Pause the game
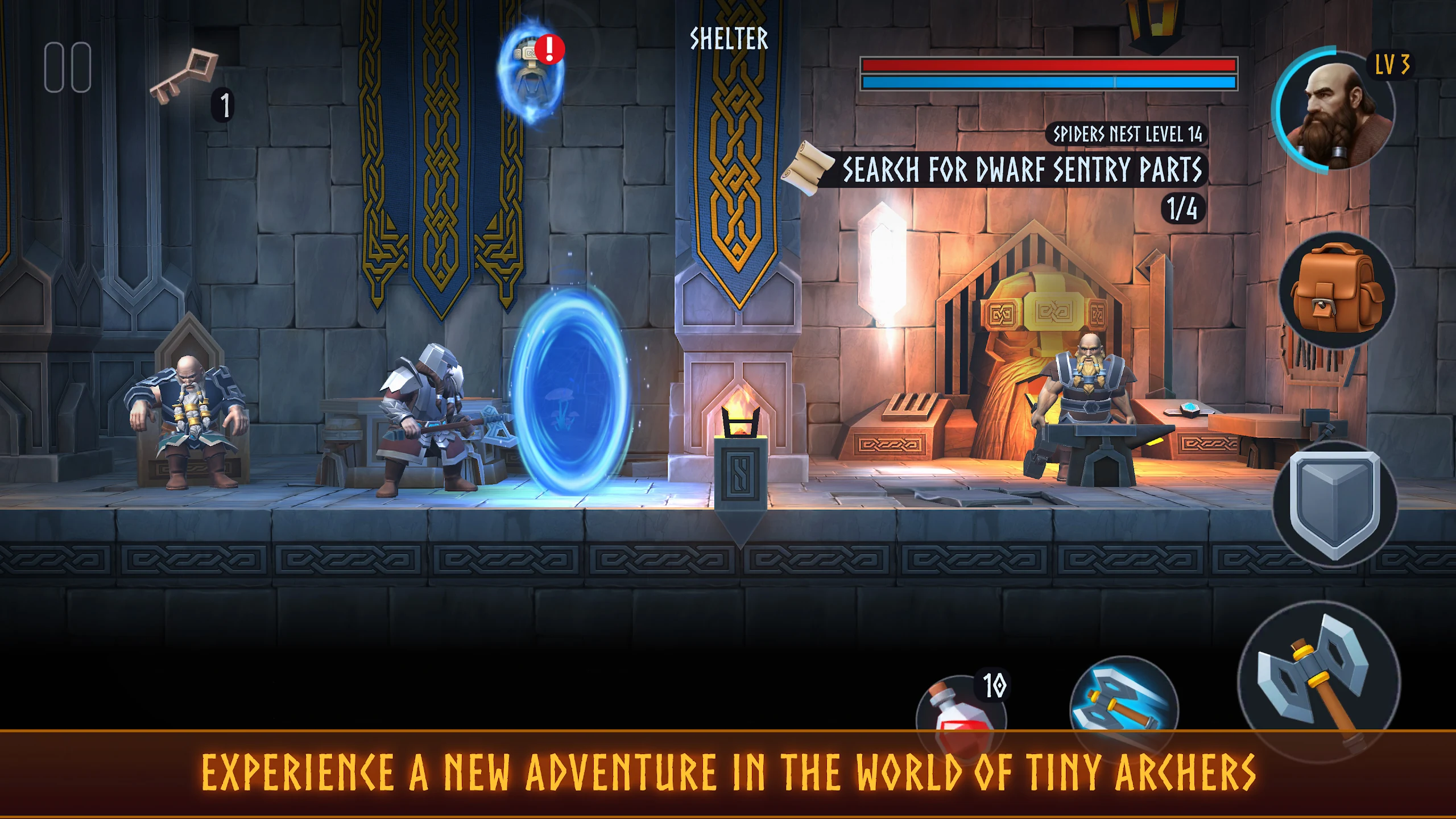 pos(68,67)
